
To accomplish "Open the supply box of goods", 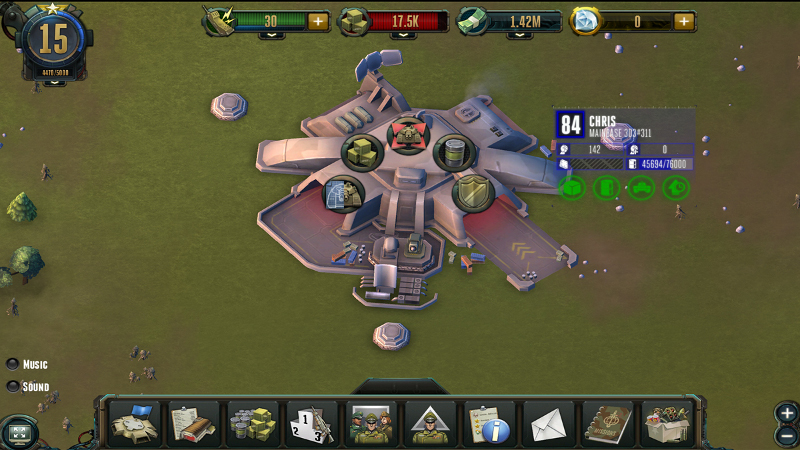I will [x=667, y=423].
